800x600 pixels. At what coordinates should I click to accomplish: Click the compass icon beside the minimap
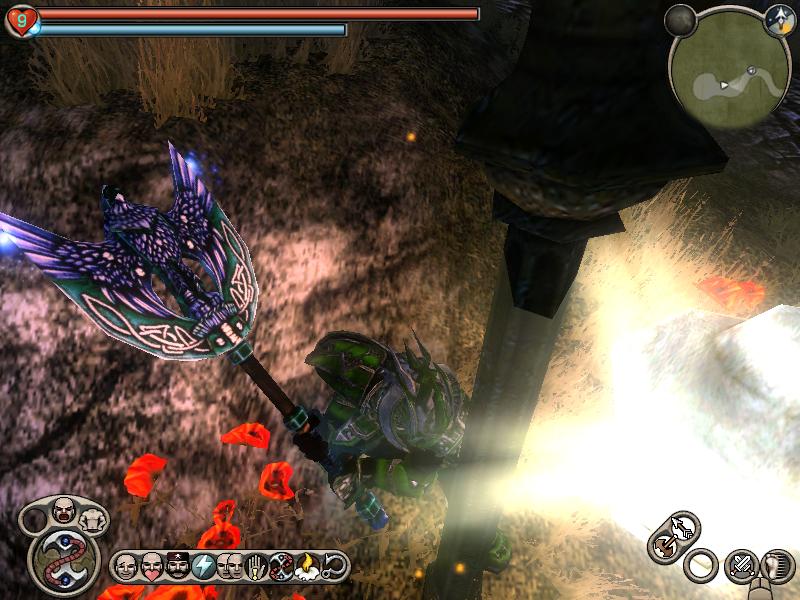pos(777,20)
